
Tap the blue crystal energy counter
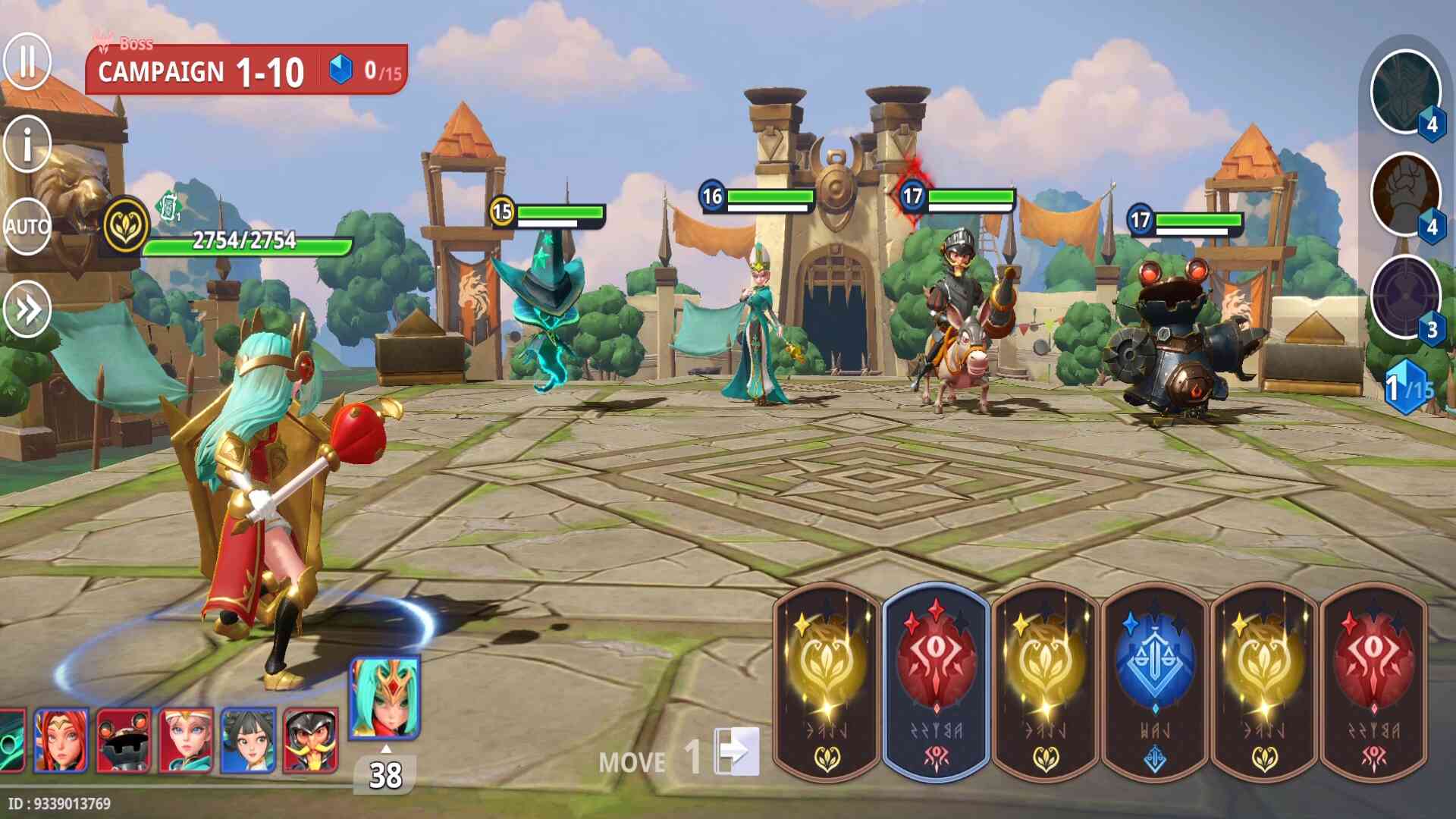click(1407, 388)
